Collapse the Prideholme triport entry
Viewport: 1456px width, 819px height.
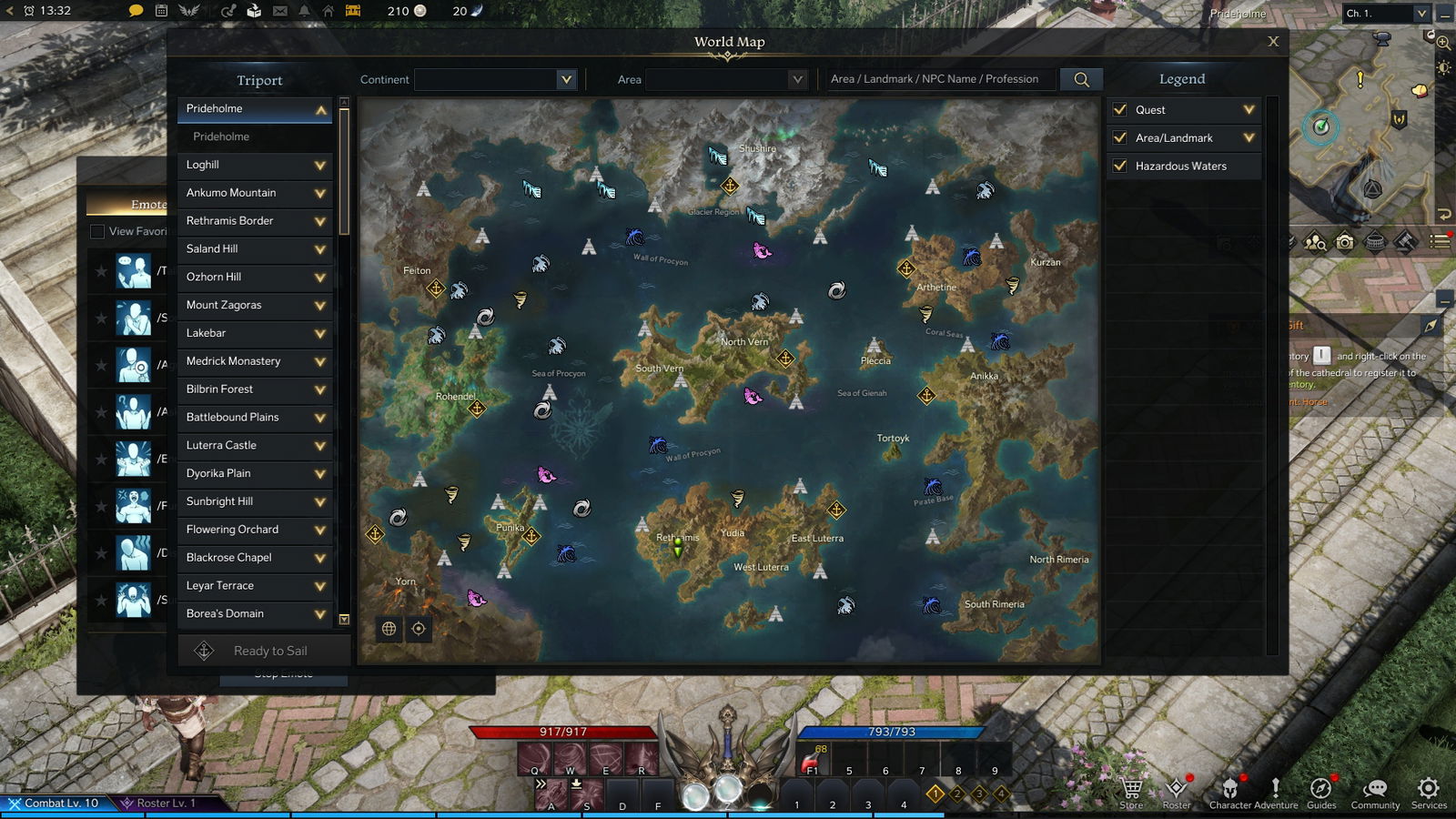pos(320,109)
